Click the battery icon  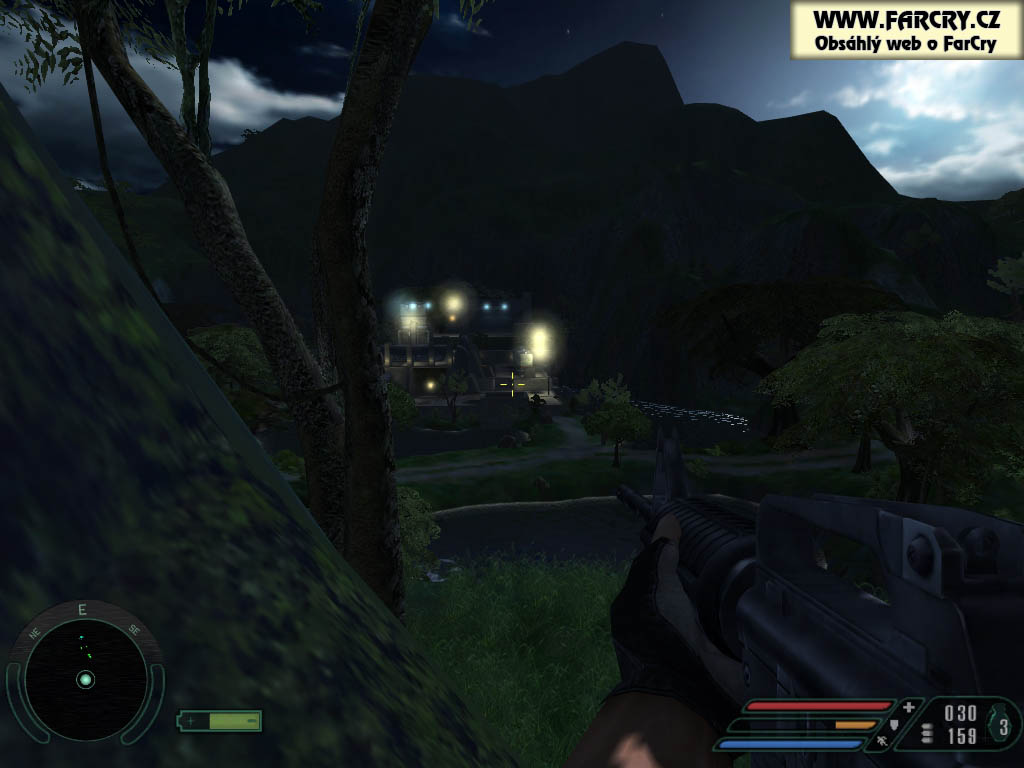[220, 720]
